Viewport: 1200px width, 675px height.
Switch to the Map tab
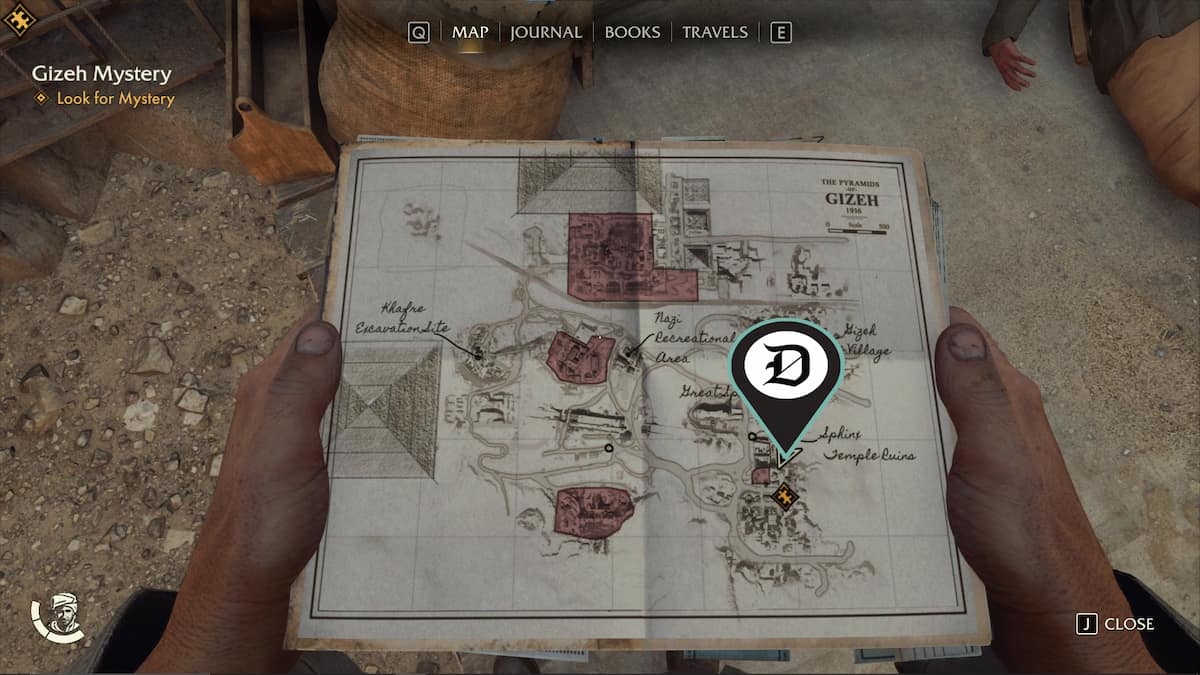(x=470, y=32)
